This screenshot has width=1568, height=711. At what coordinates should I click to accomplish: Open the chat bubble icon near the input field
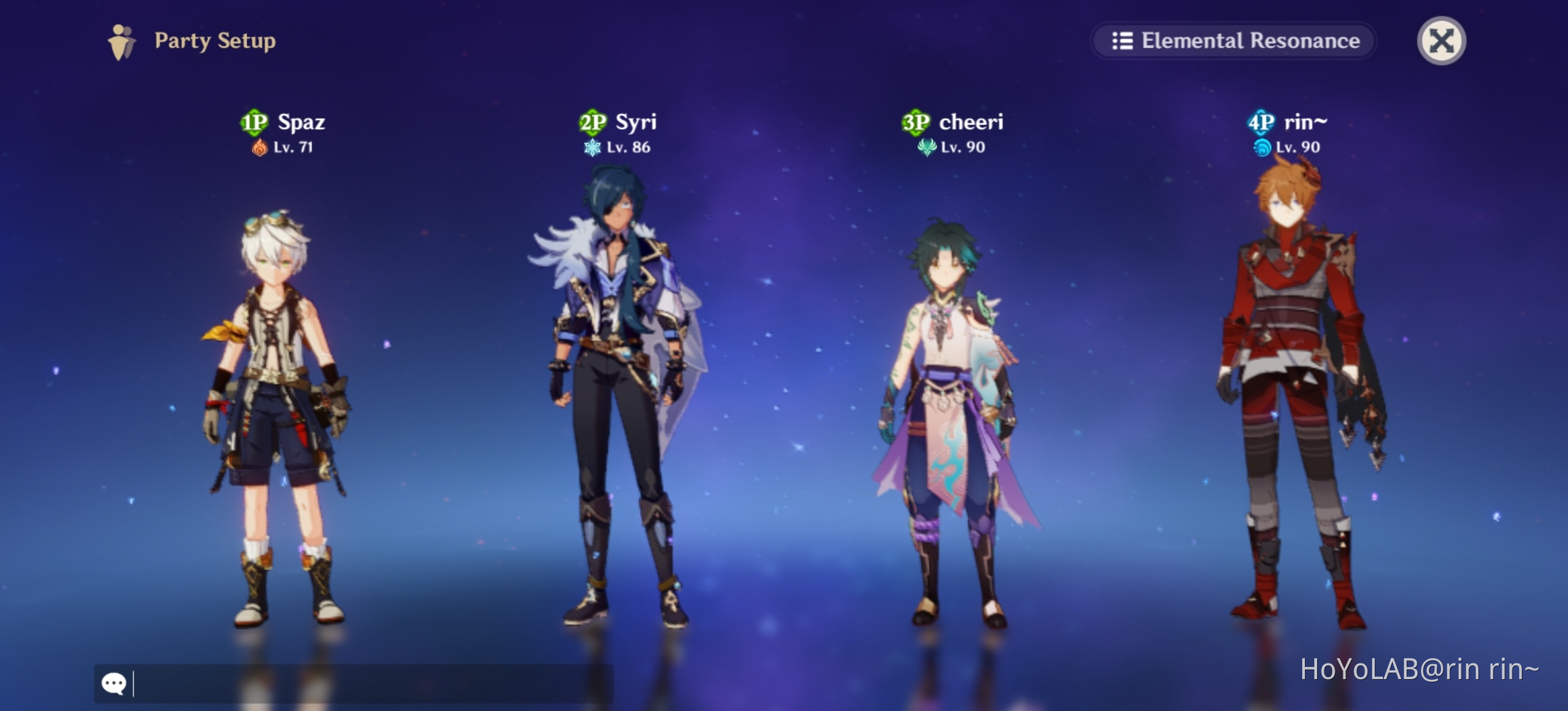[x=115, y=683]
